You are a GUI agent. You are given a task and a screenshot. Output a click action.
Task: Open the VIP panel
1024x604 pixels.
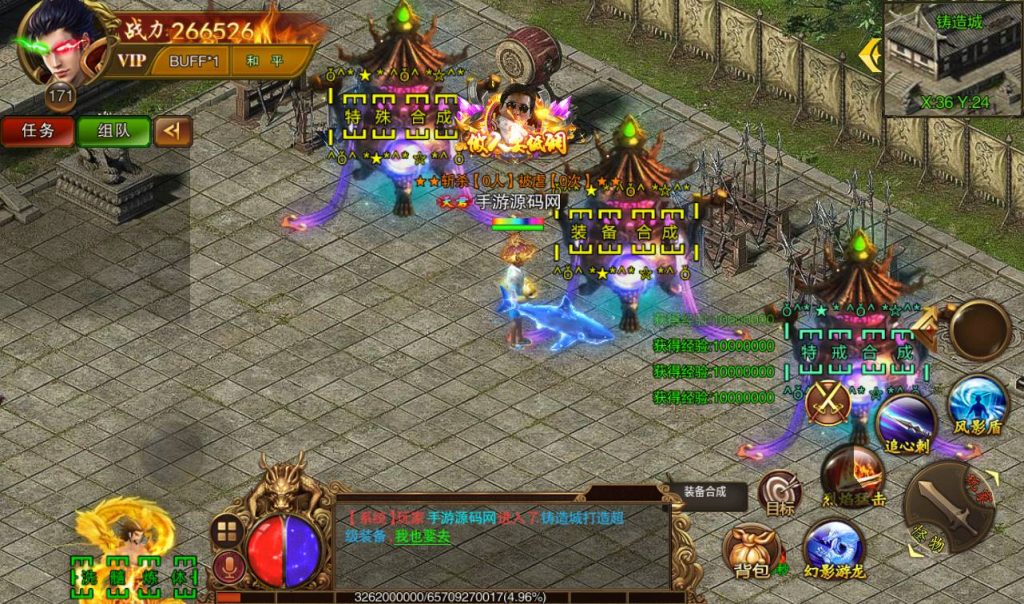click(x=132, y=60)
